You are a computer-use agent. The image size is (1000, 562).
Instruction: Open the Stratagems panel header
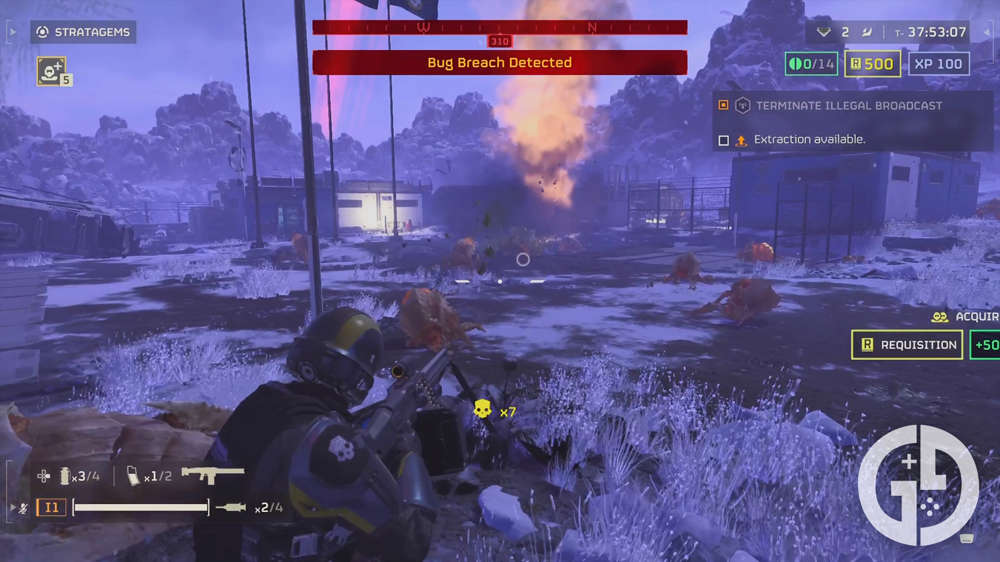(x=83, y=32)
